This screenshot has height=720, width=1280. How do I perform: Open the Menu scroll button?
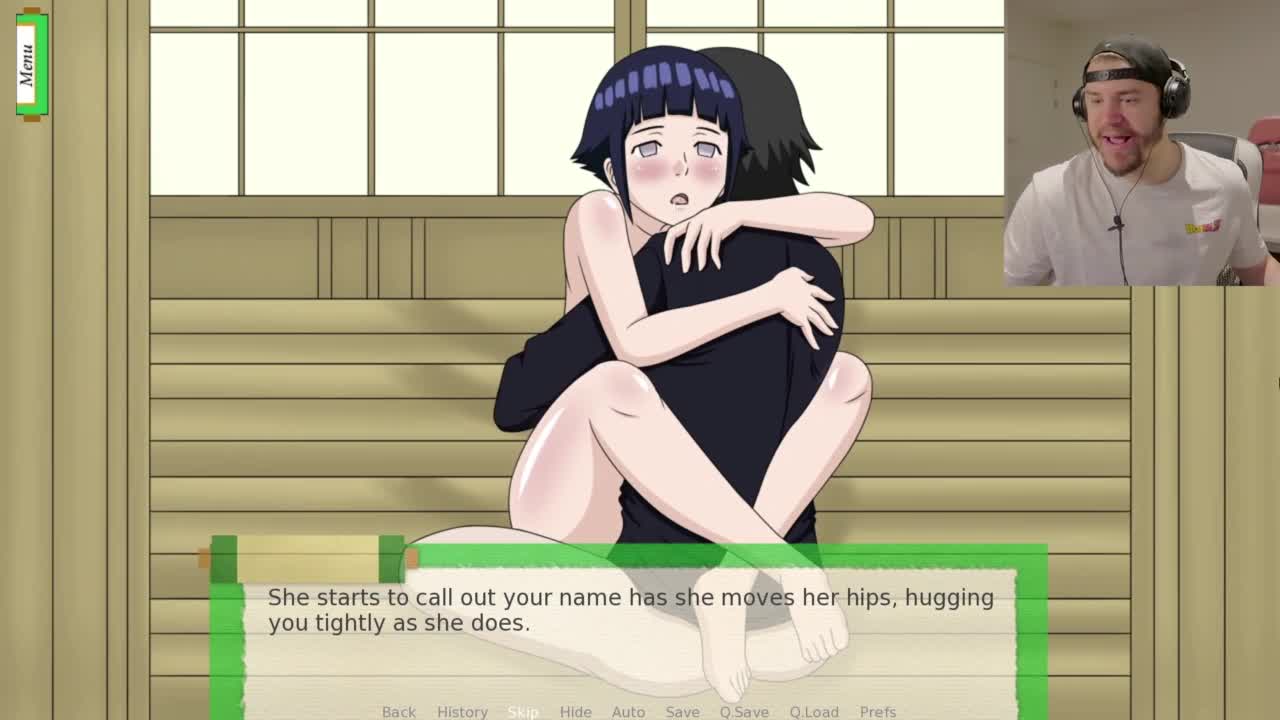coord(31,64)
